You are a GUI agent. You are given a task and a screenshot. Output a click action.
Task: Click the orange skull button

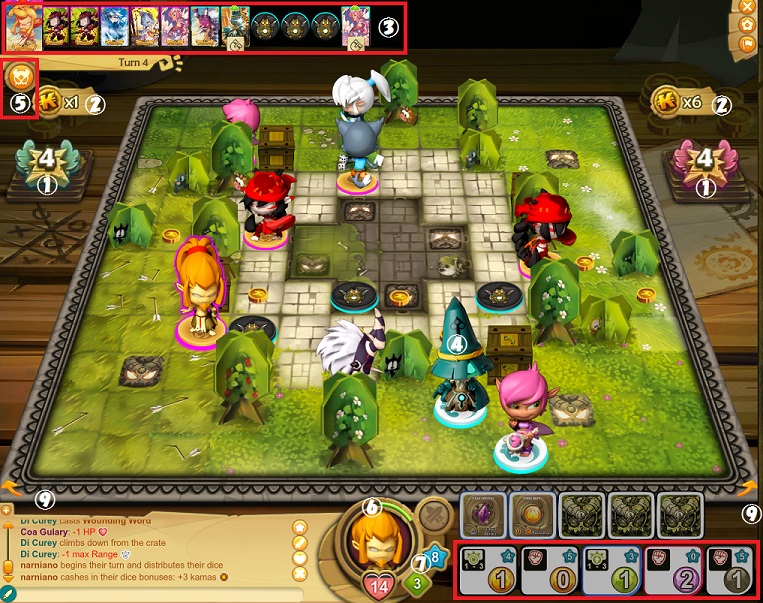click(x=19, y=80)
